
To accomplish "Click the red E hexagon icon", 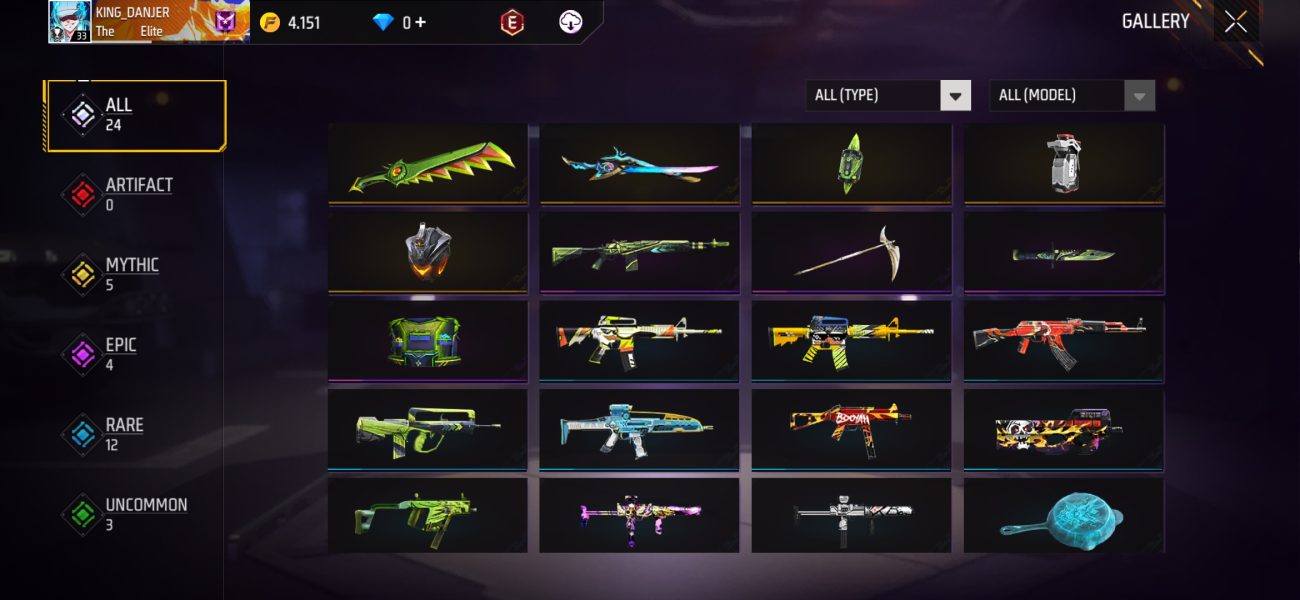I will click(x=512, y=22).
